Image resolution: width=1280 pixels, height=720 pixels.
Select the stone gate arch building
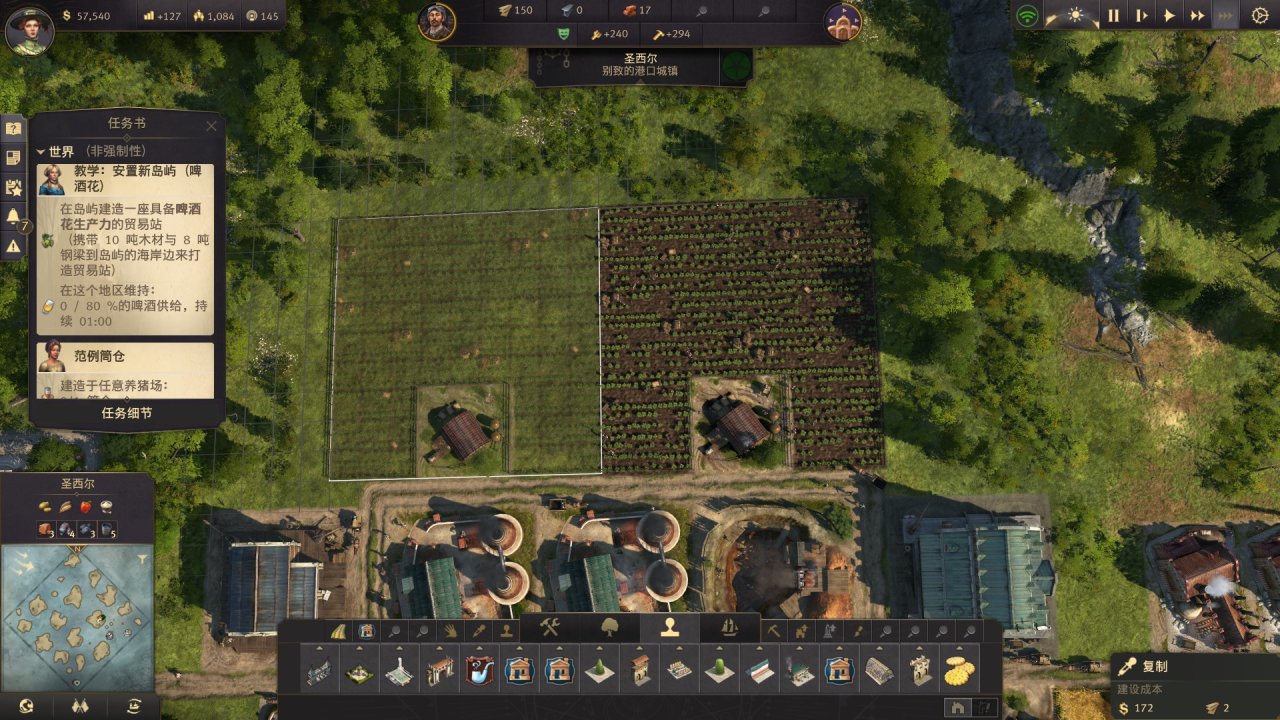pos(438,670)
